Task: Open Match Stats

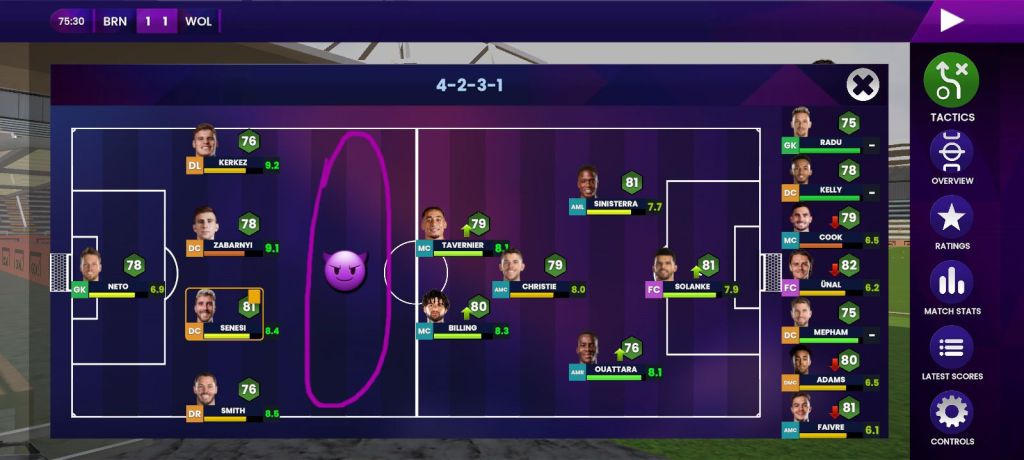Action: (x=951, y=284)
